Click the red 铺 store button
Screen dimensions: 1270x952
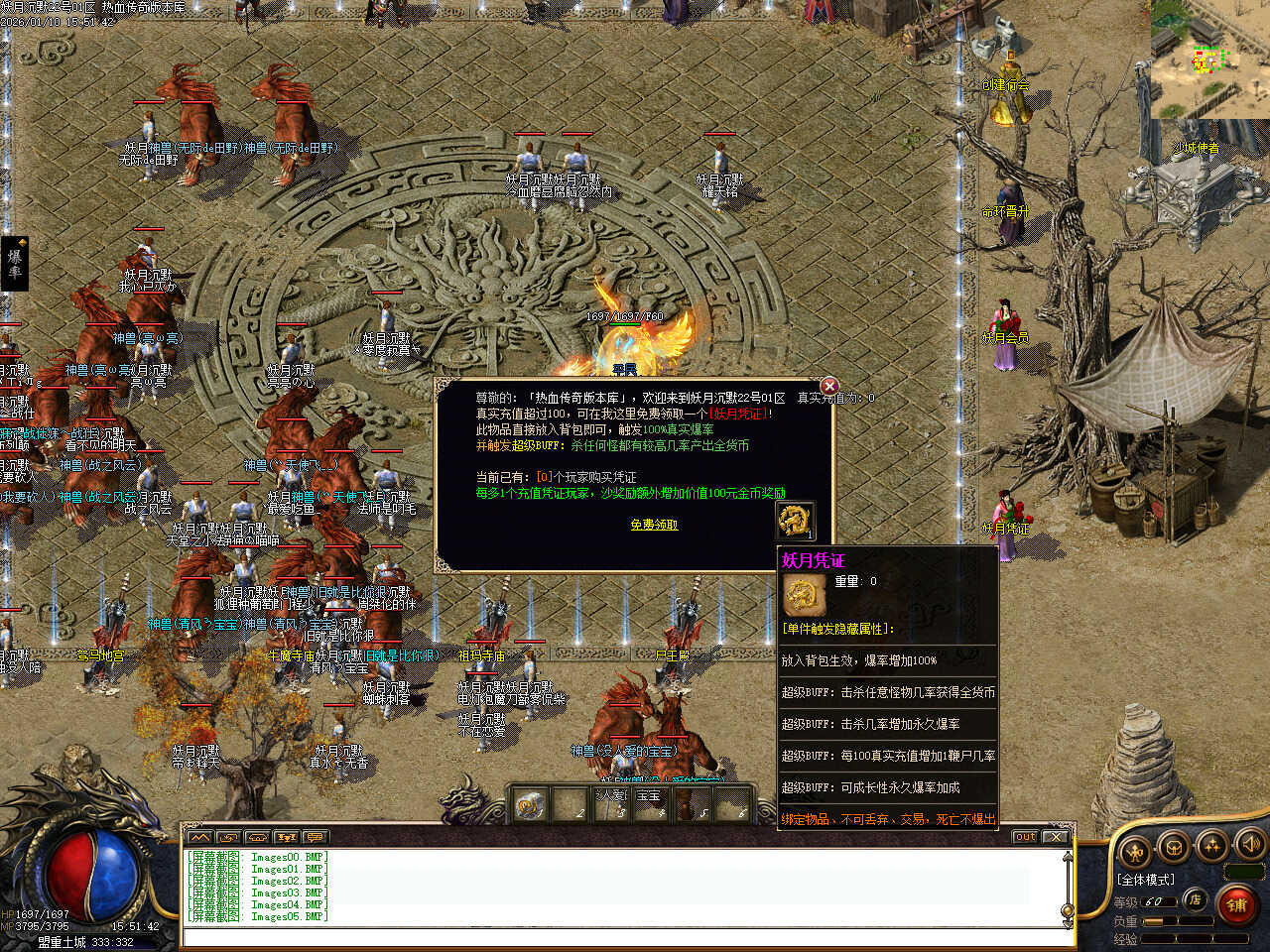point(1236,904)
